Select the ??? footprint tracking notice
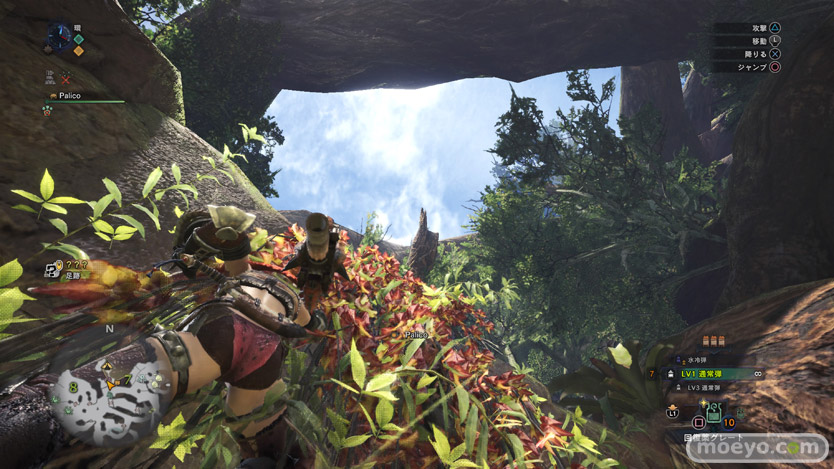 72,267
